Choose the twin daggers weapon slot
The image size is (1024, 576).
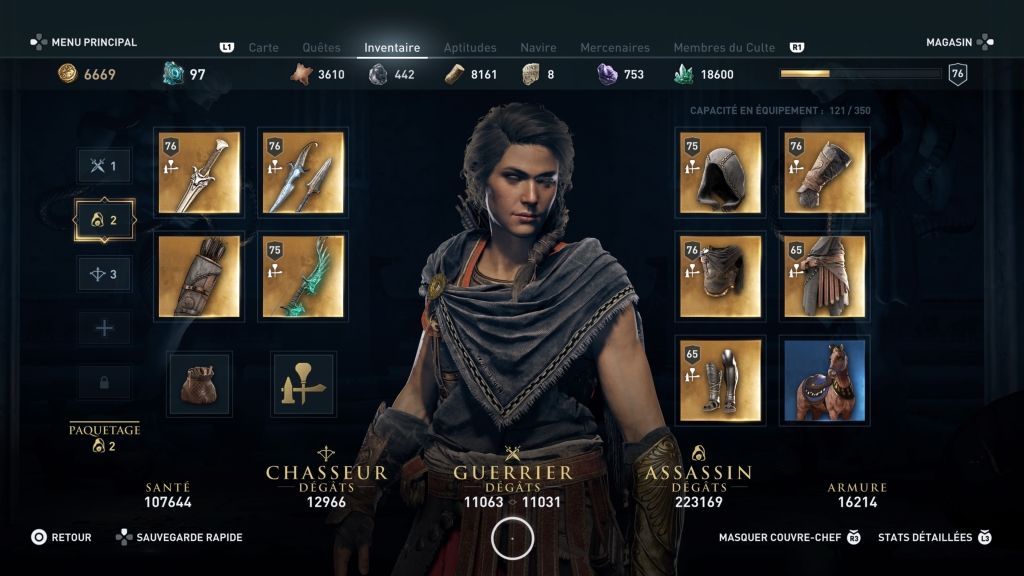coord(303,173)
